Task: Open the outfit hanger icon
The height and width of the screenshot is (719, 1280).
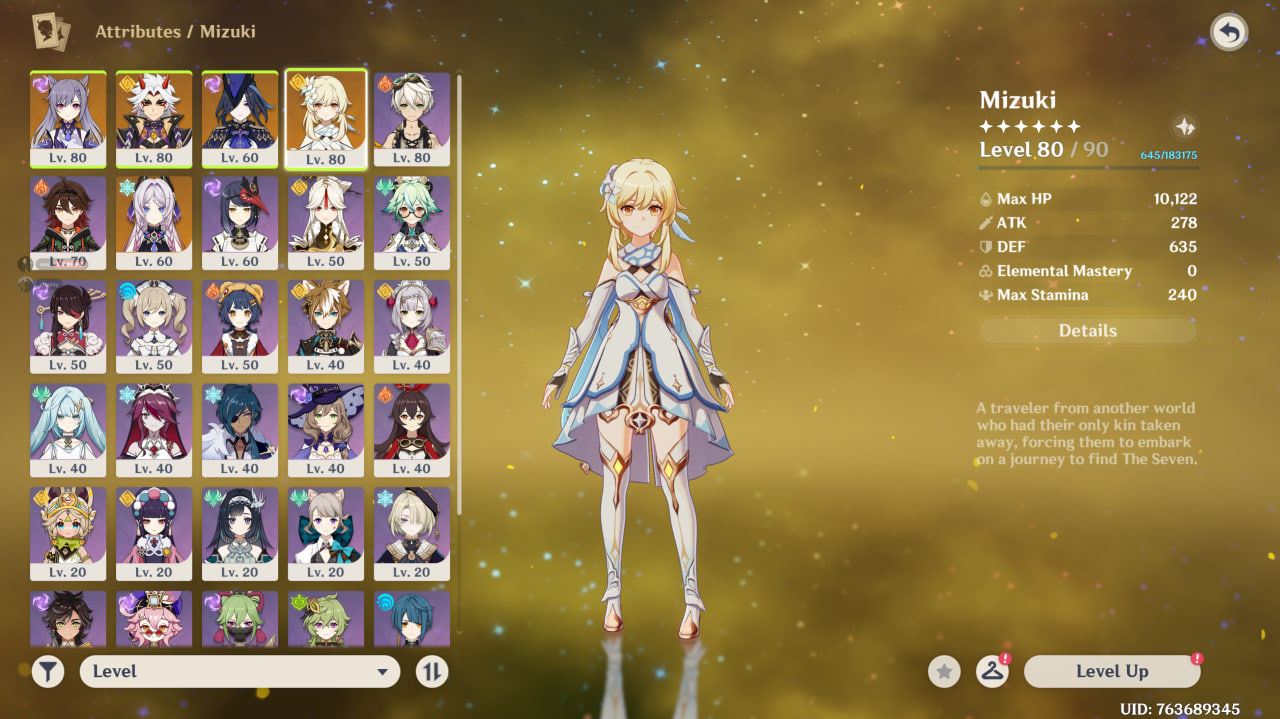Action: pyautogui.click(x=991, y=672)
